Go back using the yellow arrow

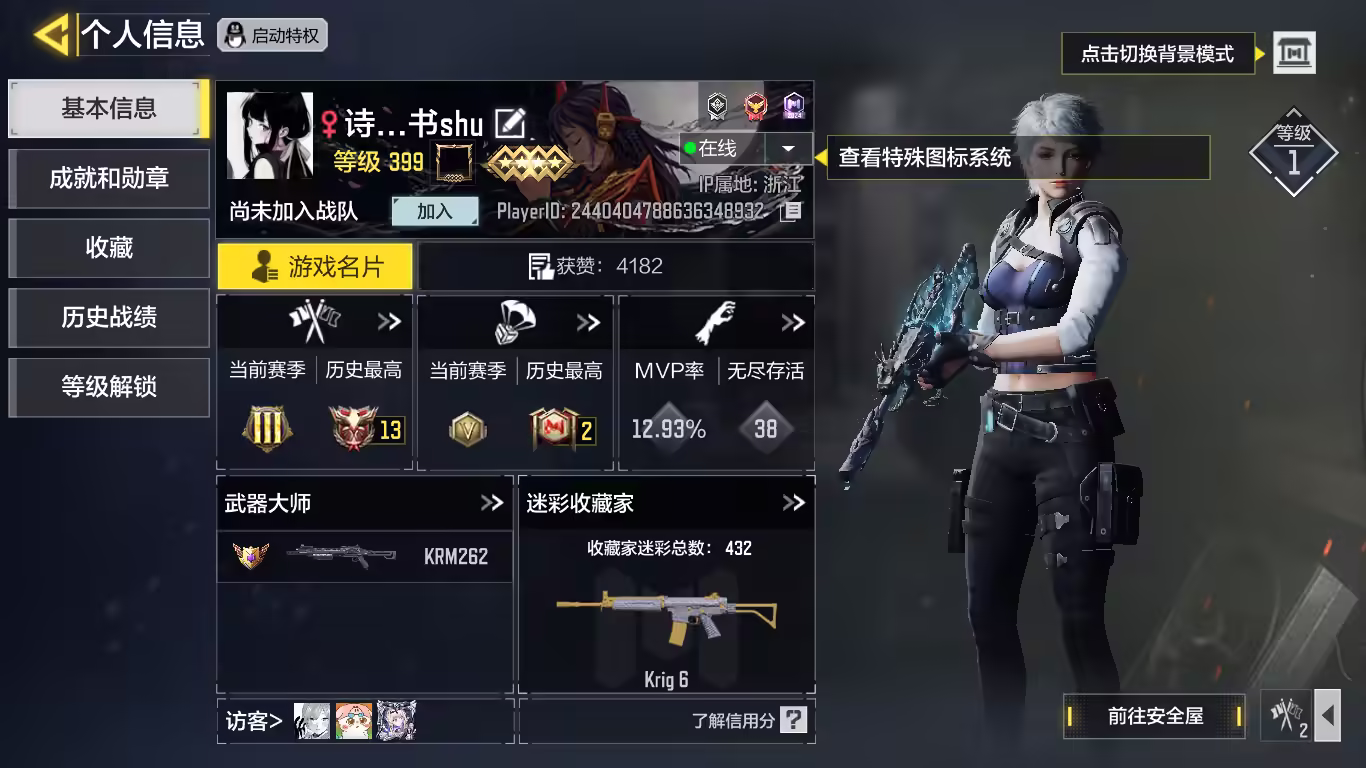(x=50, y=35)
